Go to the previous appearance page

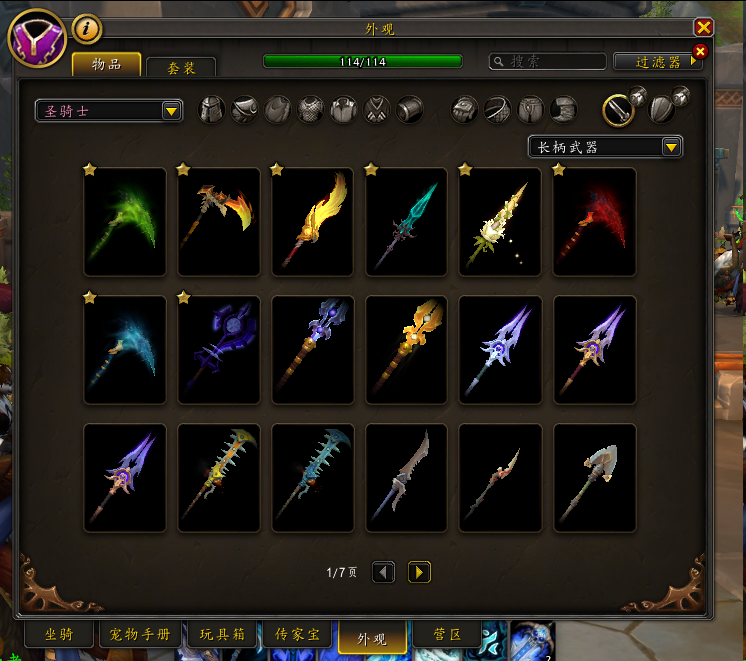click(383, 572)
